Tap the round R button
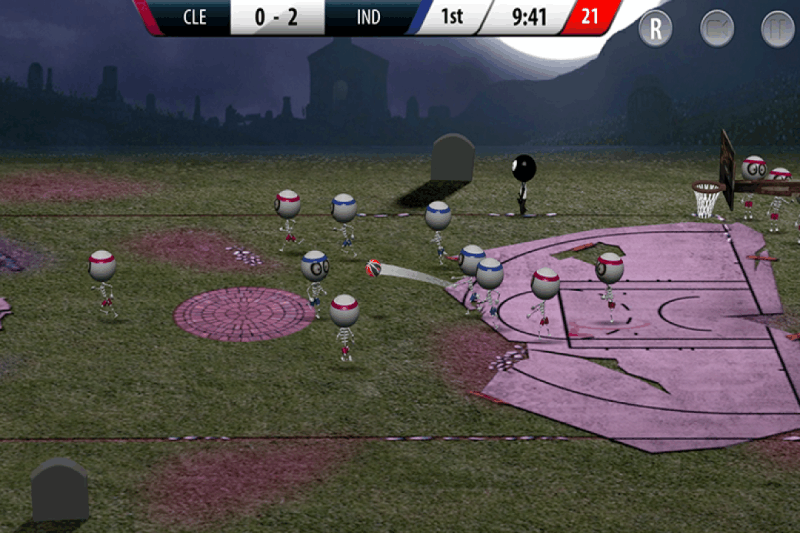Screen dimensions: 800x533 (x=656, y=28)
